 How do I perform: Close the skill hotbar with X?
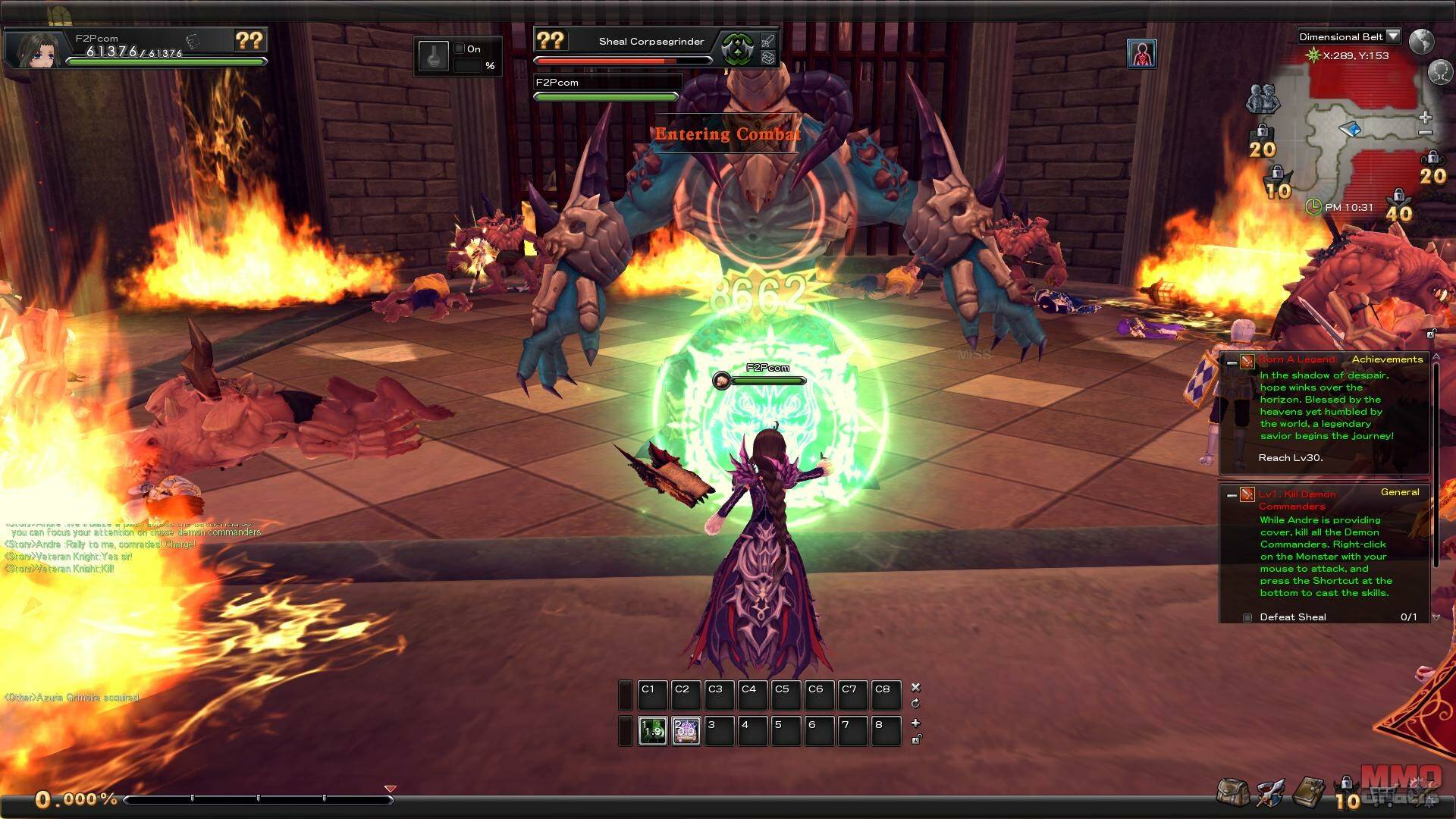point(915,687)
